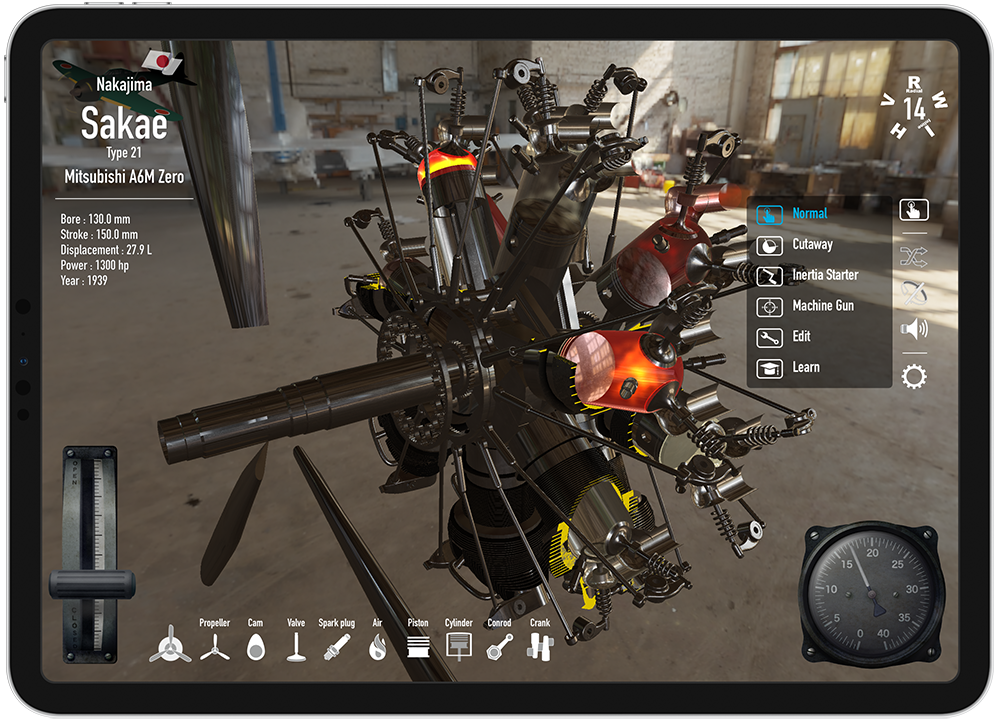Toggle the shuffle arrows icon
The width and height of the screenshot is (1000, 720).
point(914,257)
